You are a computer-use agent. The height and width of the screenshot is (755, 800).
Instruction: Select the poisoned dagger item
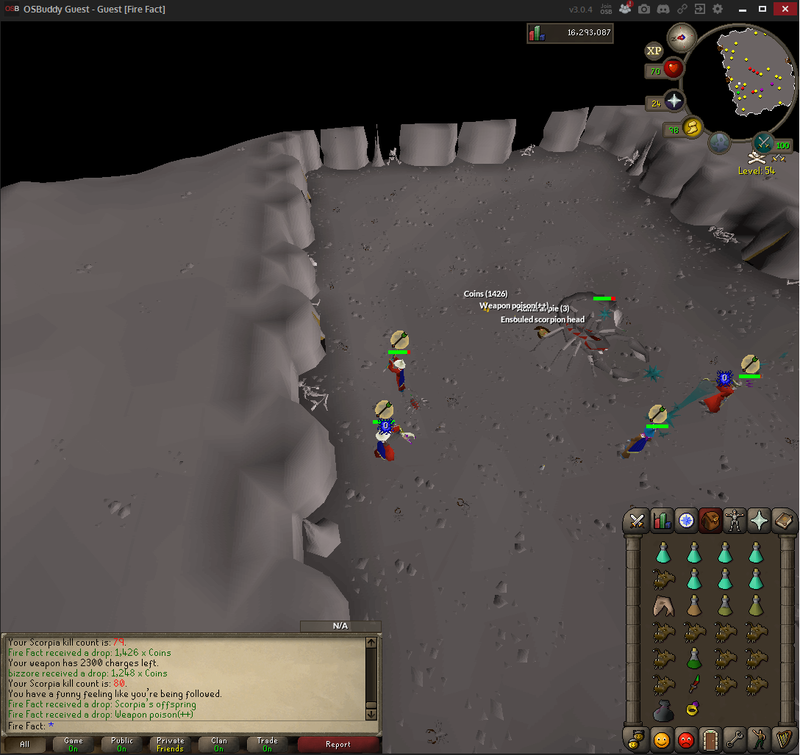tap(692, 684)
